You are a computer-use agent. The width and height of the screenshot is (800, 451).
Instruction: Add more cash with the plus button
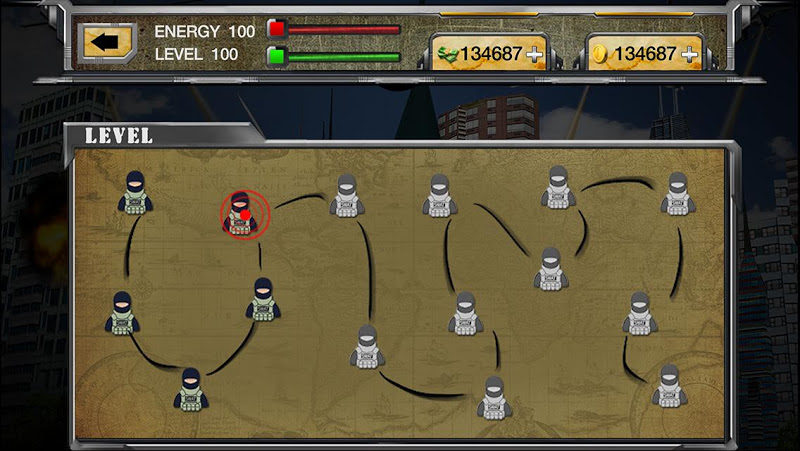coord(536,54)
